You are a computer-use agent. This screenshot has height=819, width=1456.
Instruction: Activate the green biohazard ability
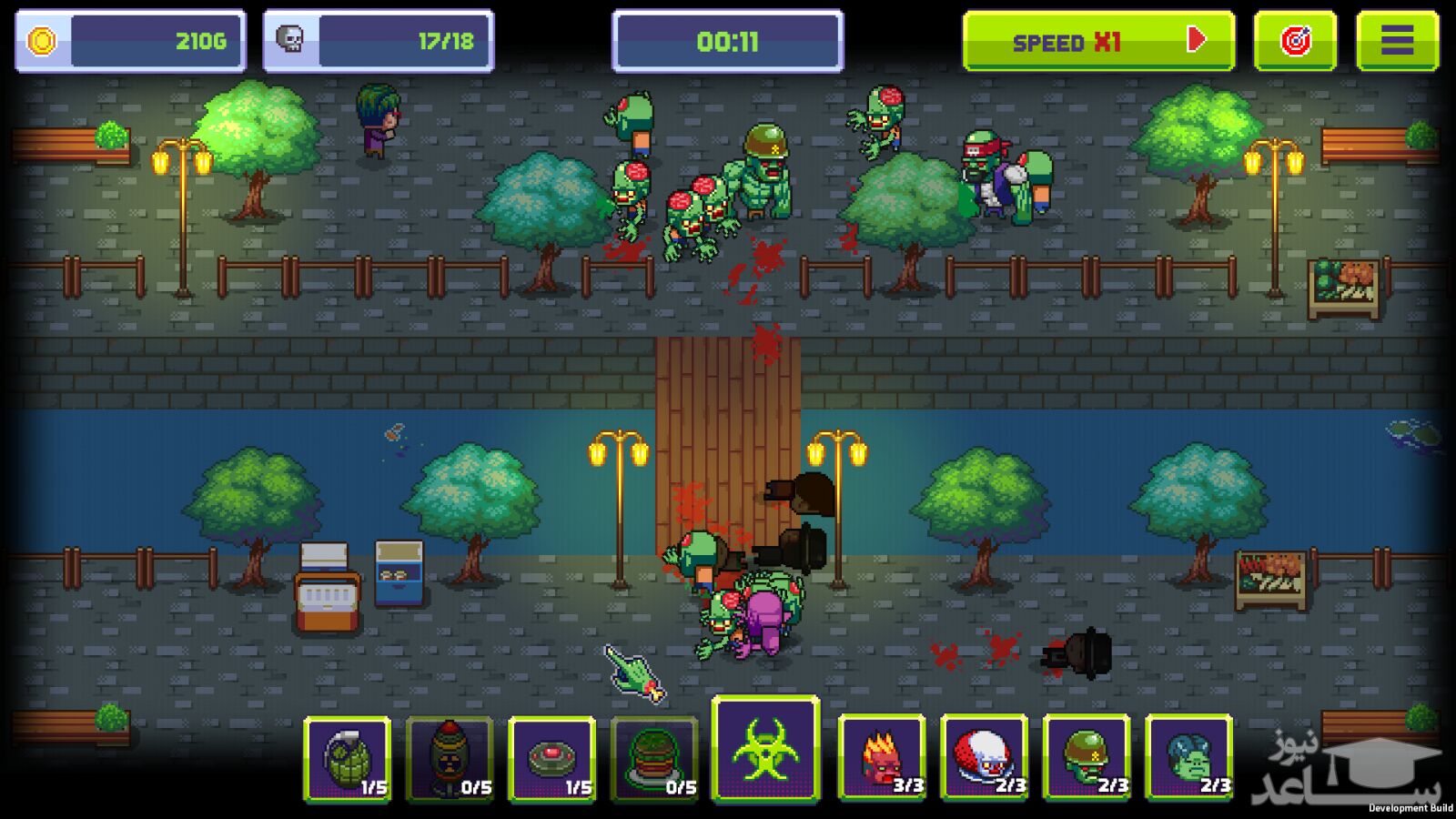[765, 750]
